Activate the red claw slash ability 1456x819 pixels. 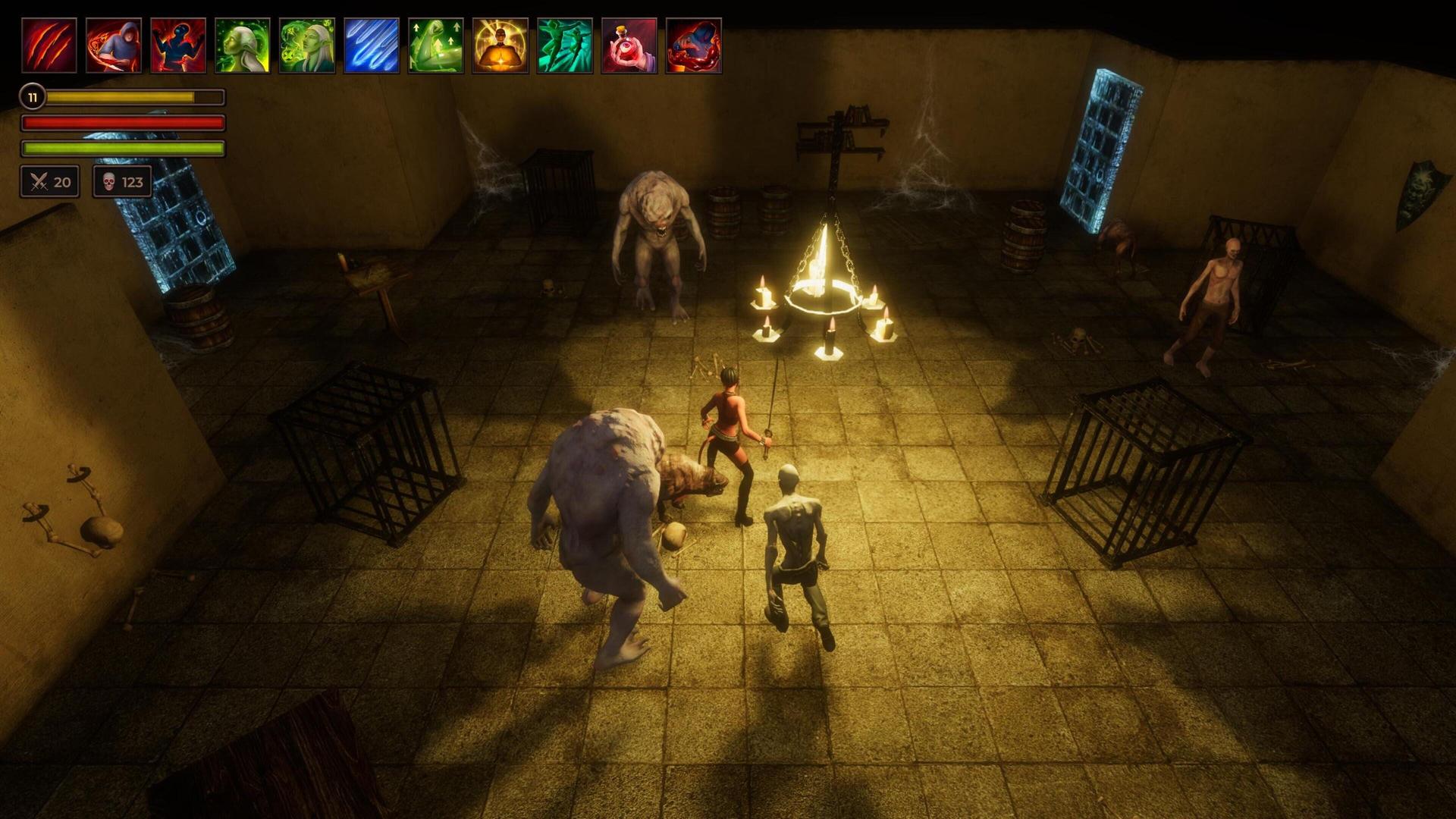(49, 45)
